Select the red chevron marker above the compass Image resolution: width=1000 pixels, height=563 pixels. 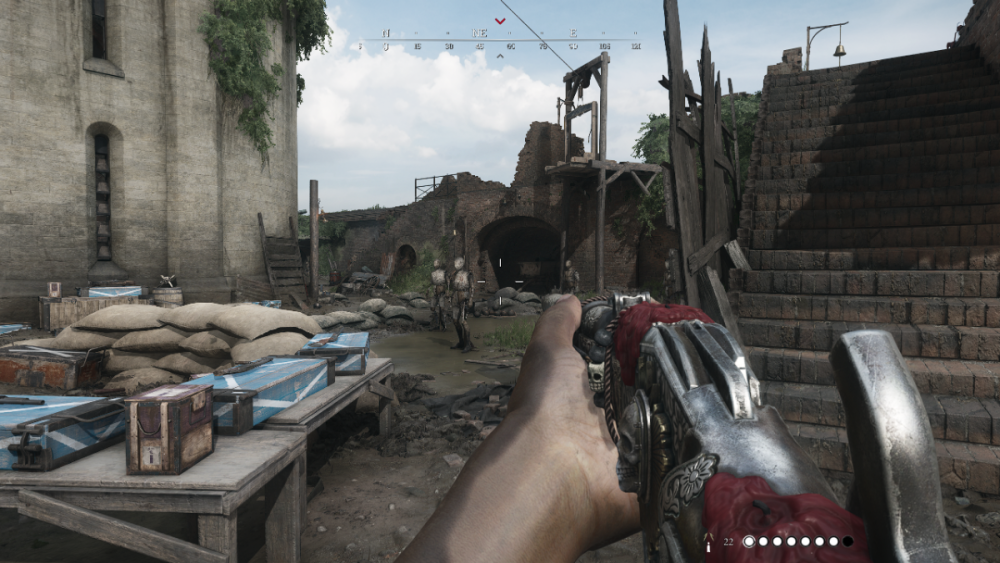point(500,19)
